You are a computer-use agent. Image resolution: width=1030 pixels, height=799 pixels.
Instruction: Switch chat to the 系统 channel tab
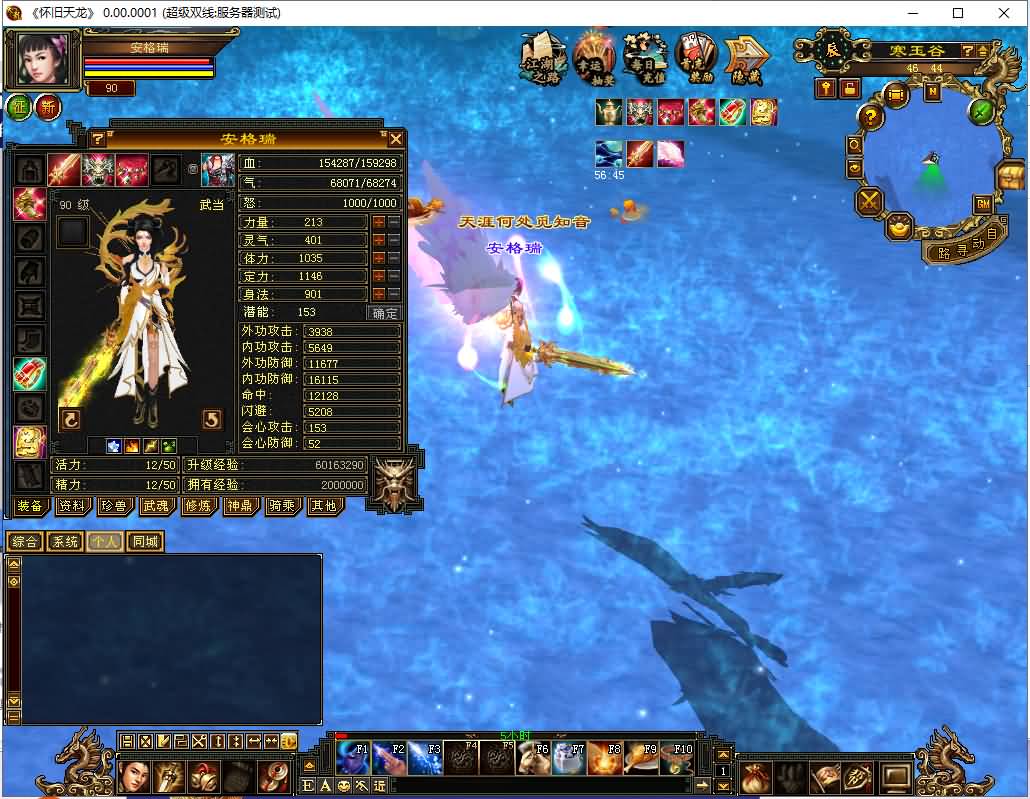pyautogui.click(x=65, y=542)
